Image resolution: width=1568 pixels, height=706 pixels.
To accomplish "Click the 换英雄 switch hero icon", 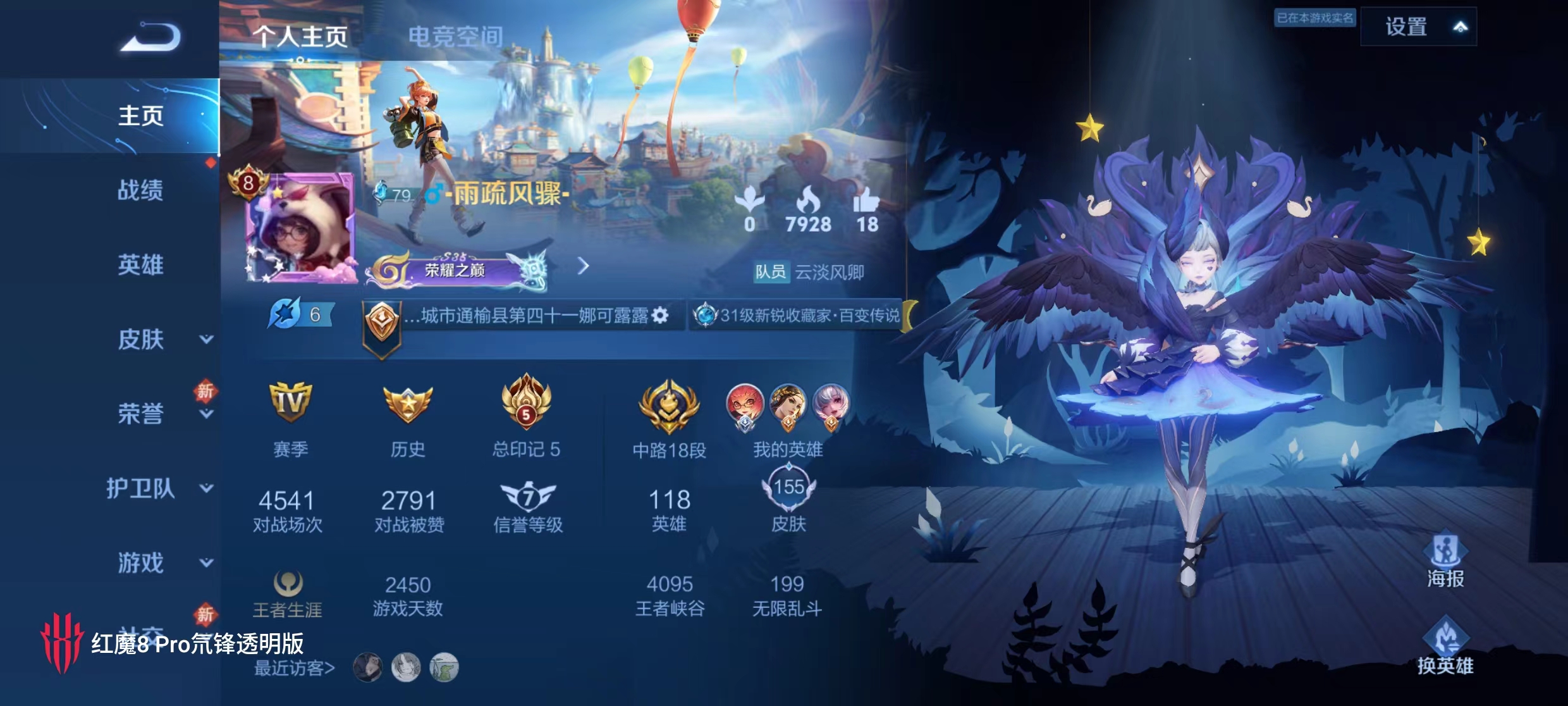I will click(1445, 645).
